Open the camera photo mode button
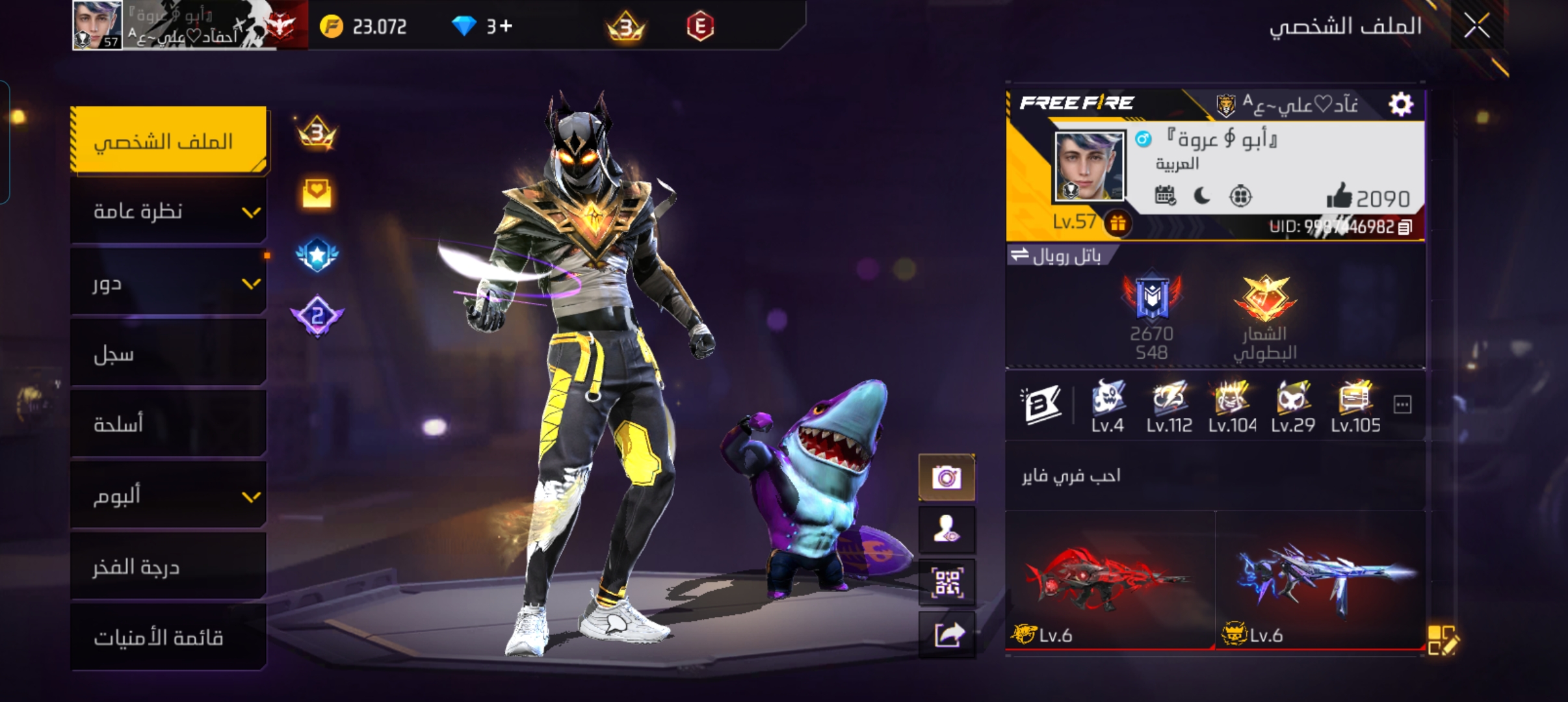This screenshot has height=702, width=1568. tap(947, 478)
